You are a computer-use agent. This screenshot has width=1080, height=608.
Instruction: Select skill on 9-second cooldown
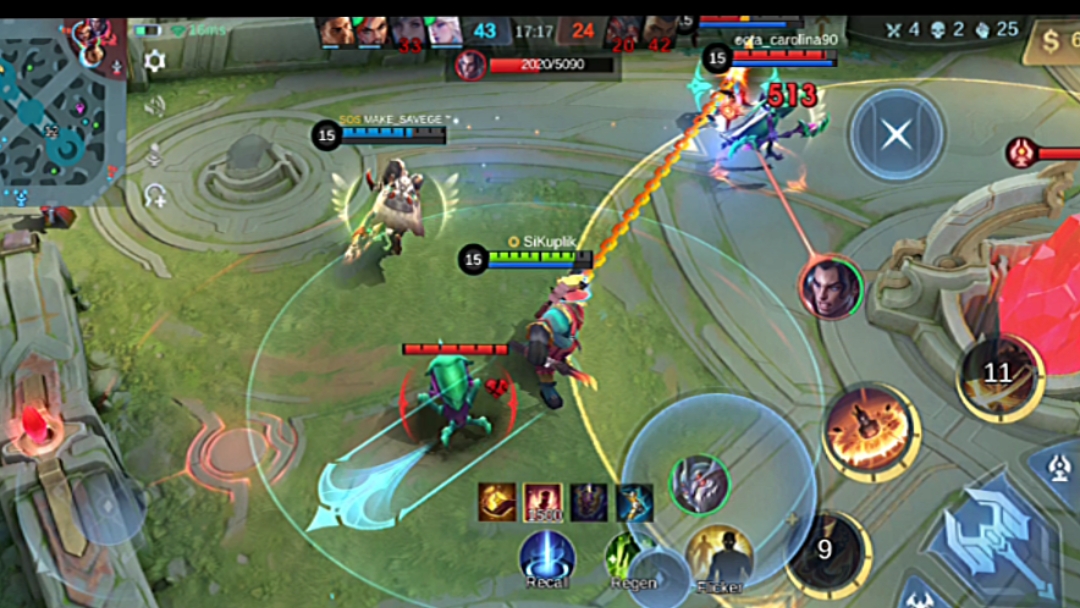[826, 552]
